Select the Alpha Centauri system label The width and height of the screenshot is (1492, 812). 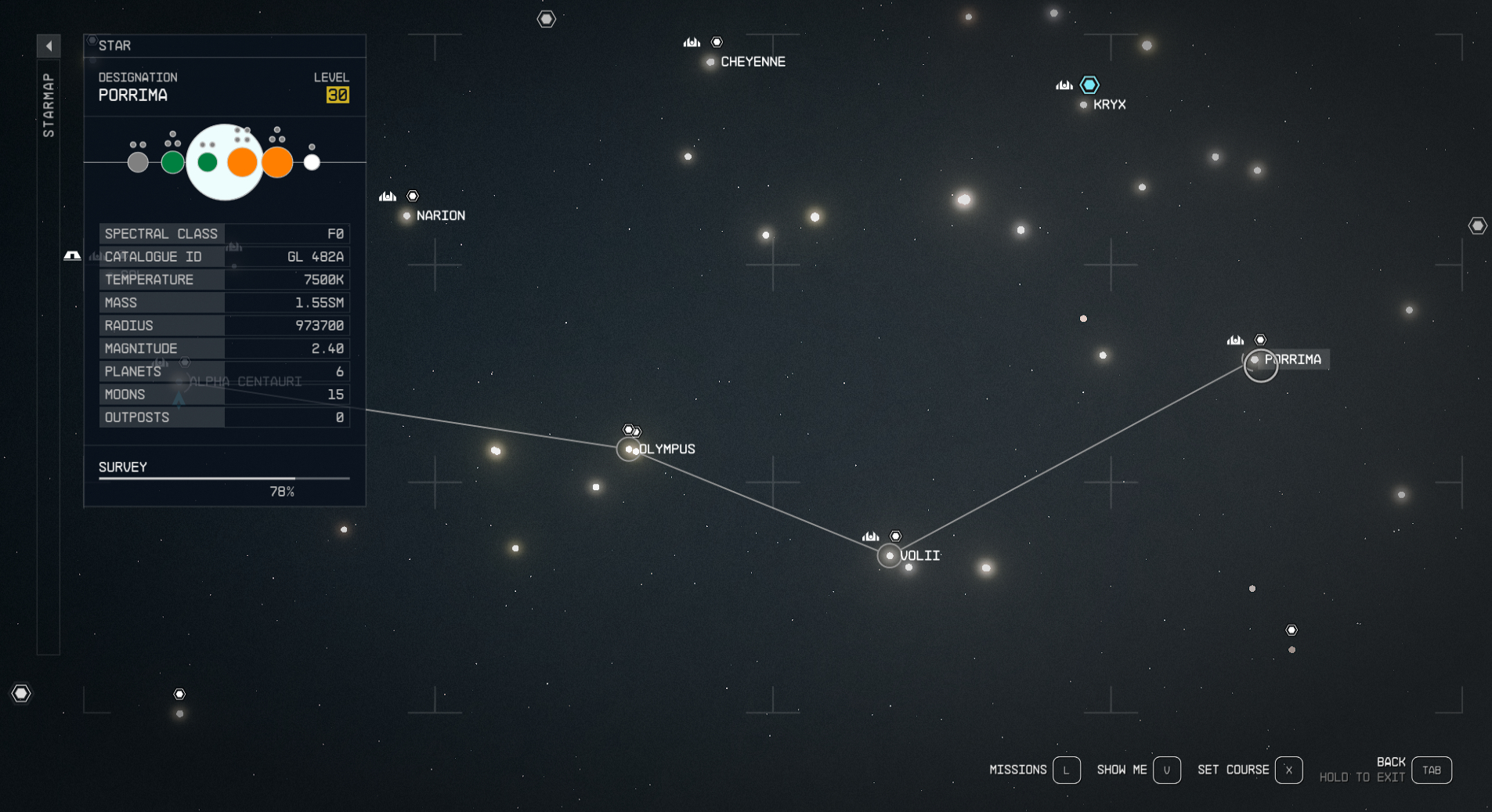coord(247,381)
